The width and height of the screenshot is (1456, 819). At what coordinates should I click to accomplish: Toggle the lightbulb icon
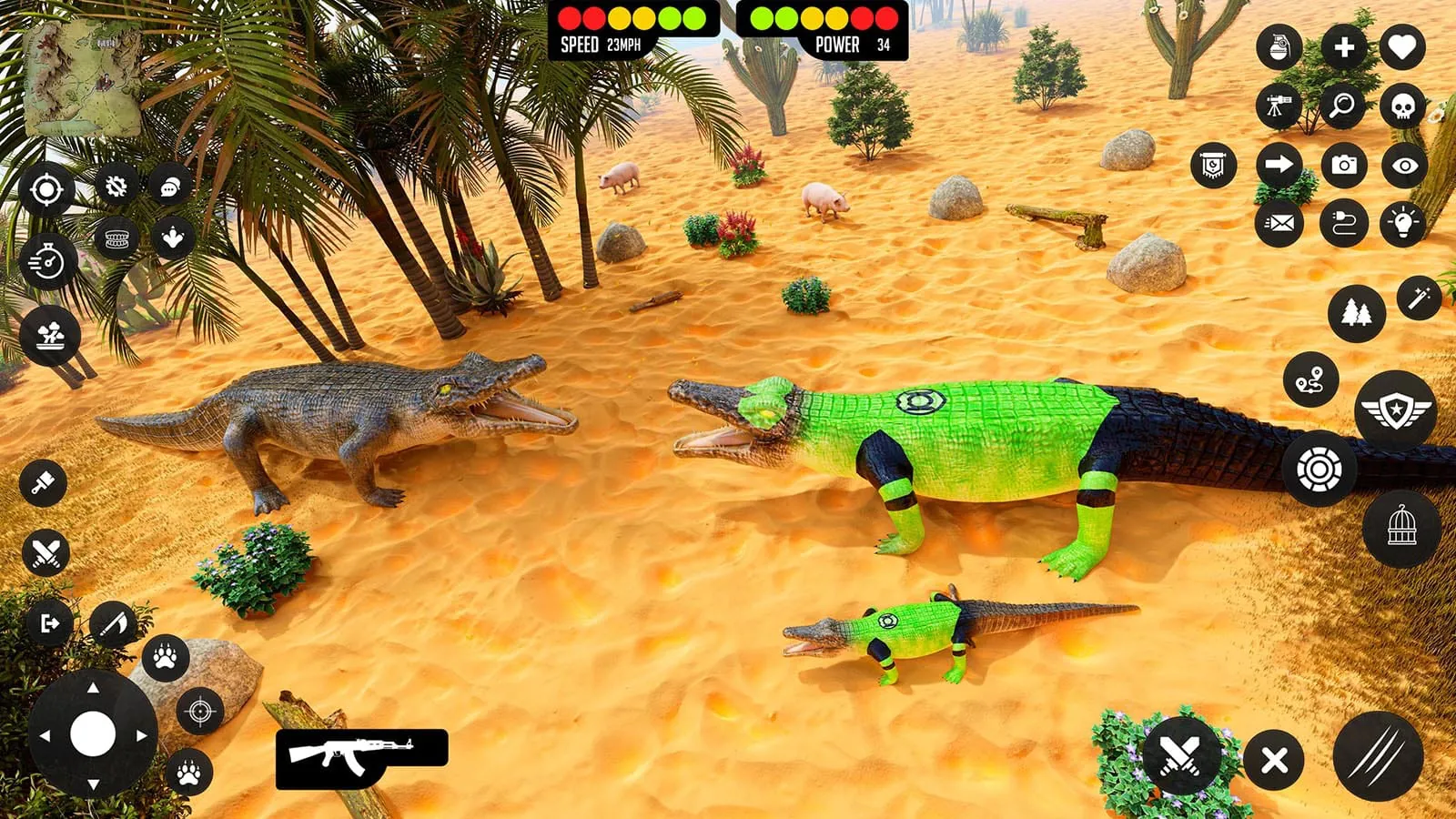pyautogui.click(x=1402, y=221)
